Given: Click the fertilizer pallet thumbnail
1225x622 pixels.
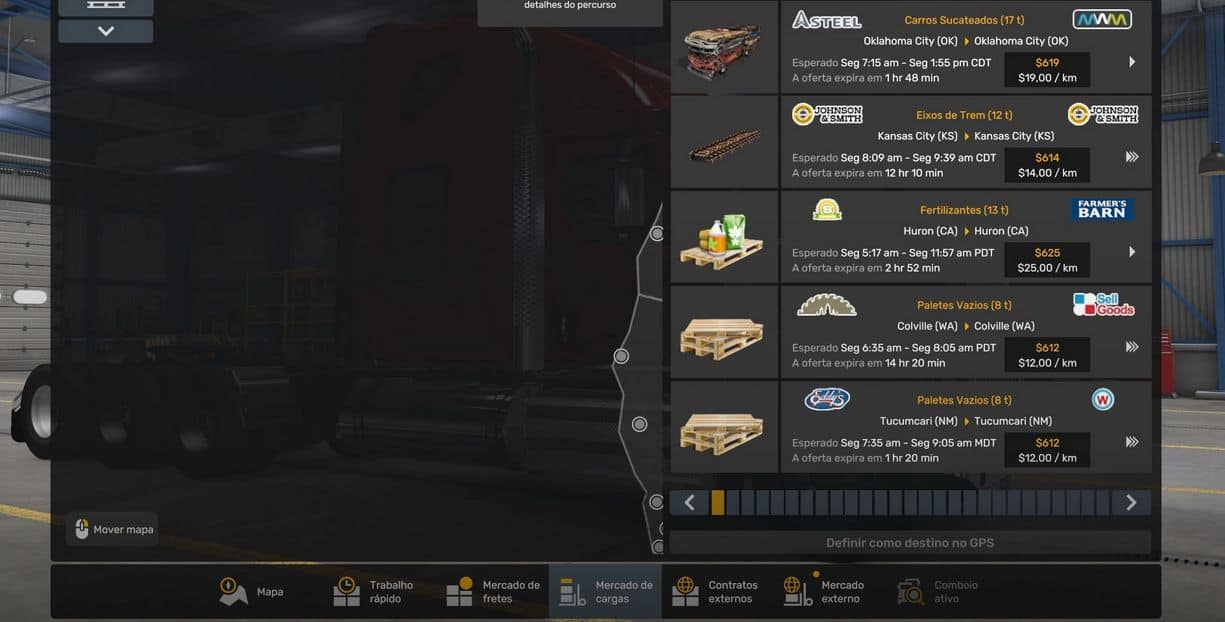Looking at the screenshot, I should 724,237.
